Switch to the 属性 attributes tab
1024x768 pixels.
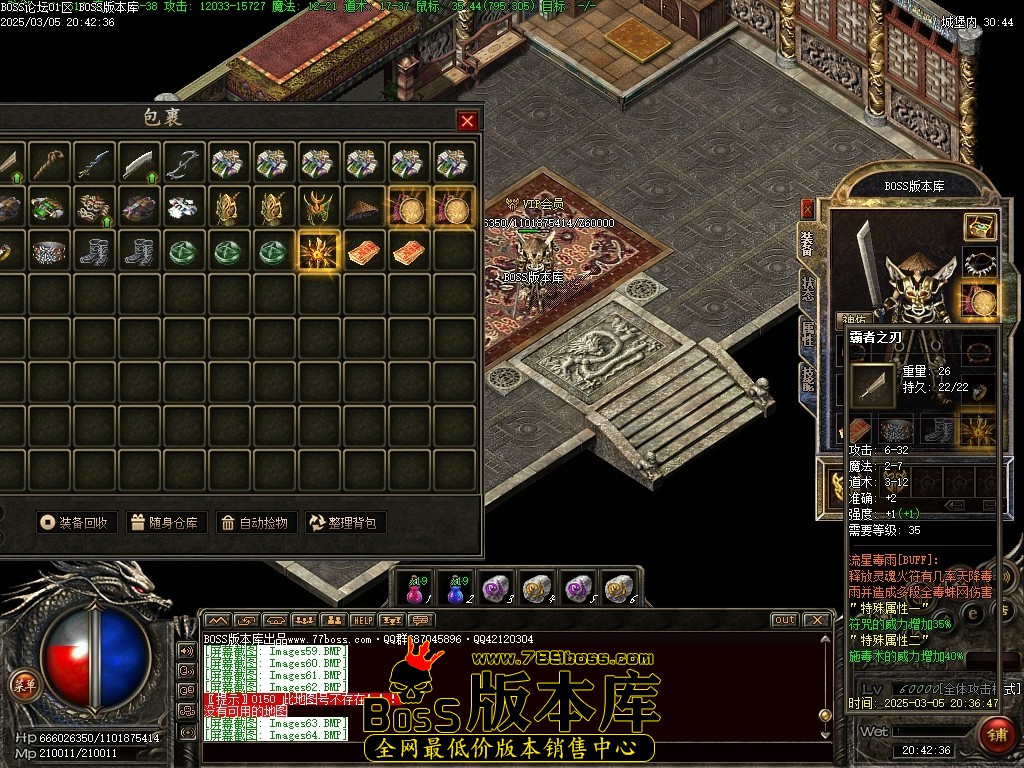pyautogui.click(x=808, y=333)
